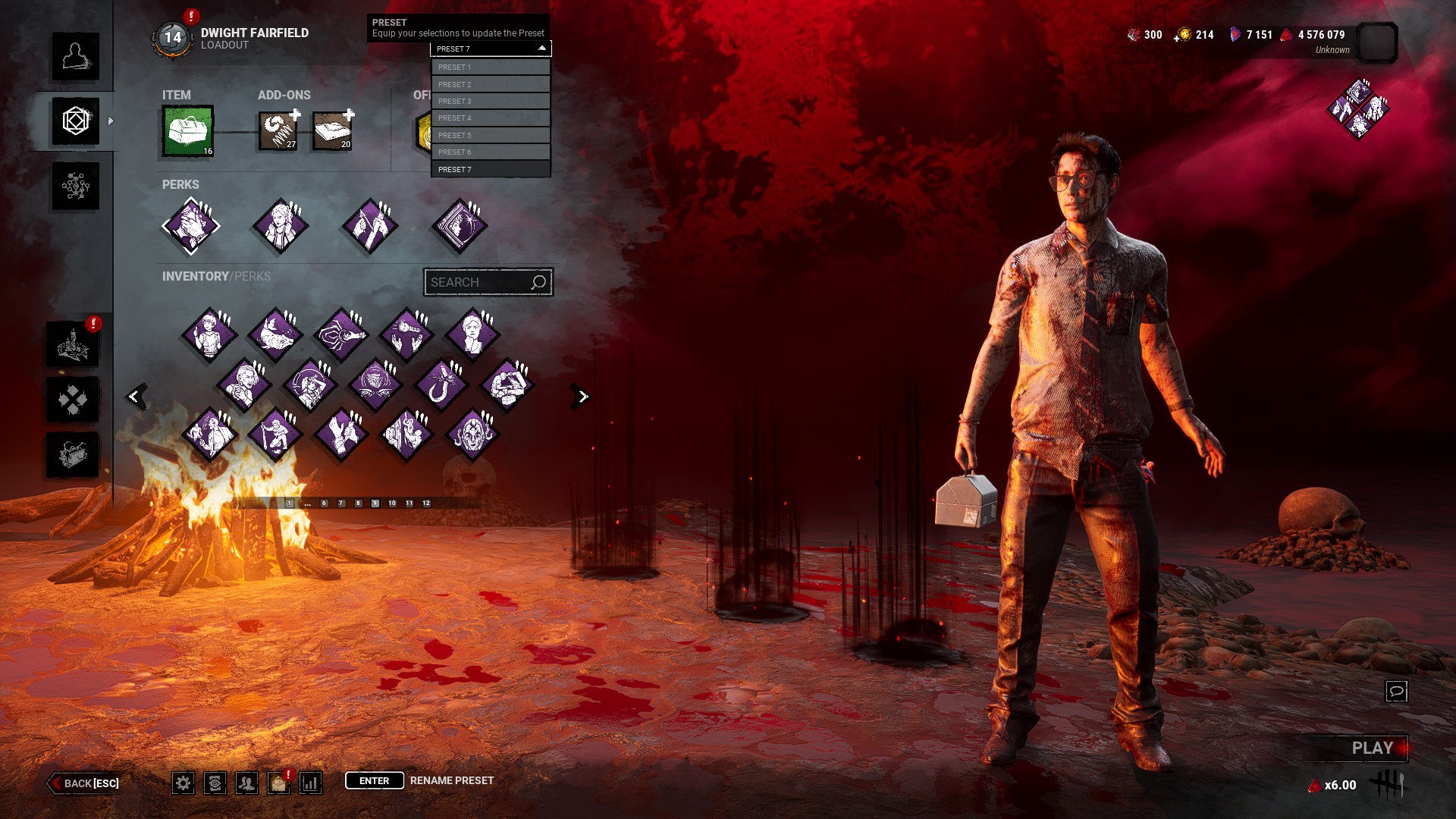Viewport: 1456px width, 819px height.
Task: Switch to the character silhouette tab
Action: click(76, 56)
